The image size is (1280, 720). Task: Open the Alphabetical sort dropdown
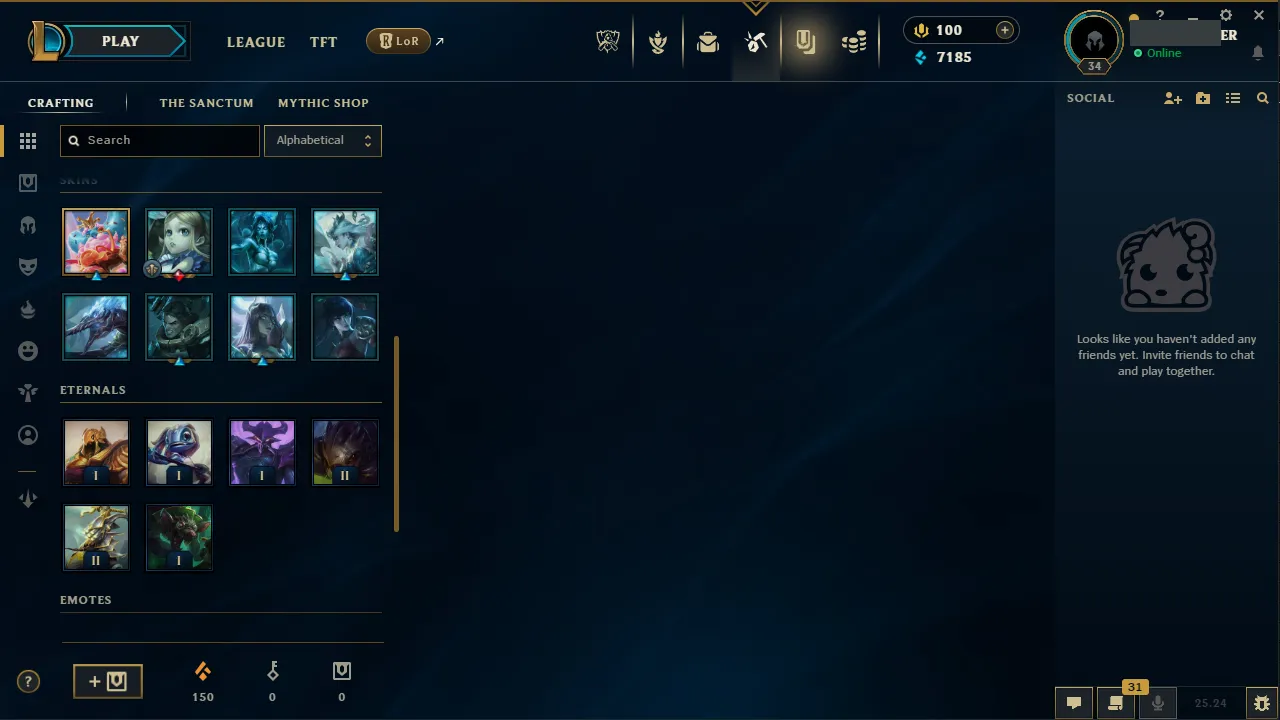(x=322, y=140)
